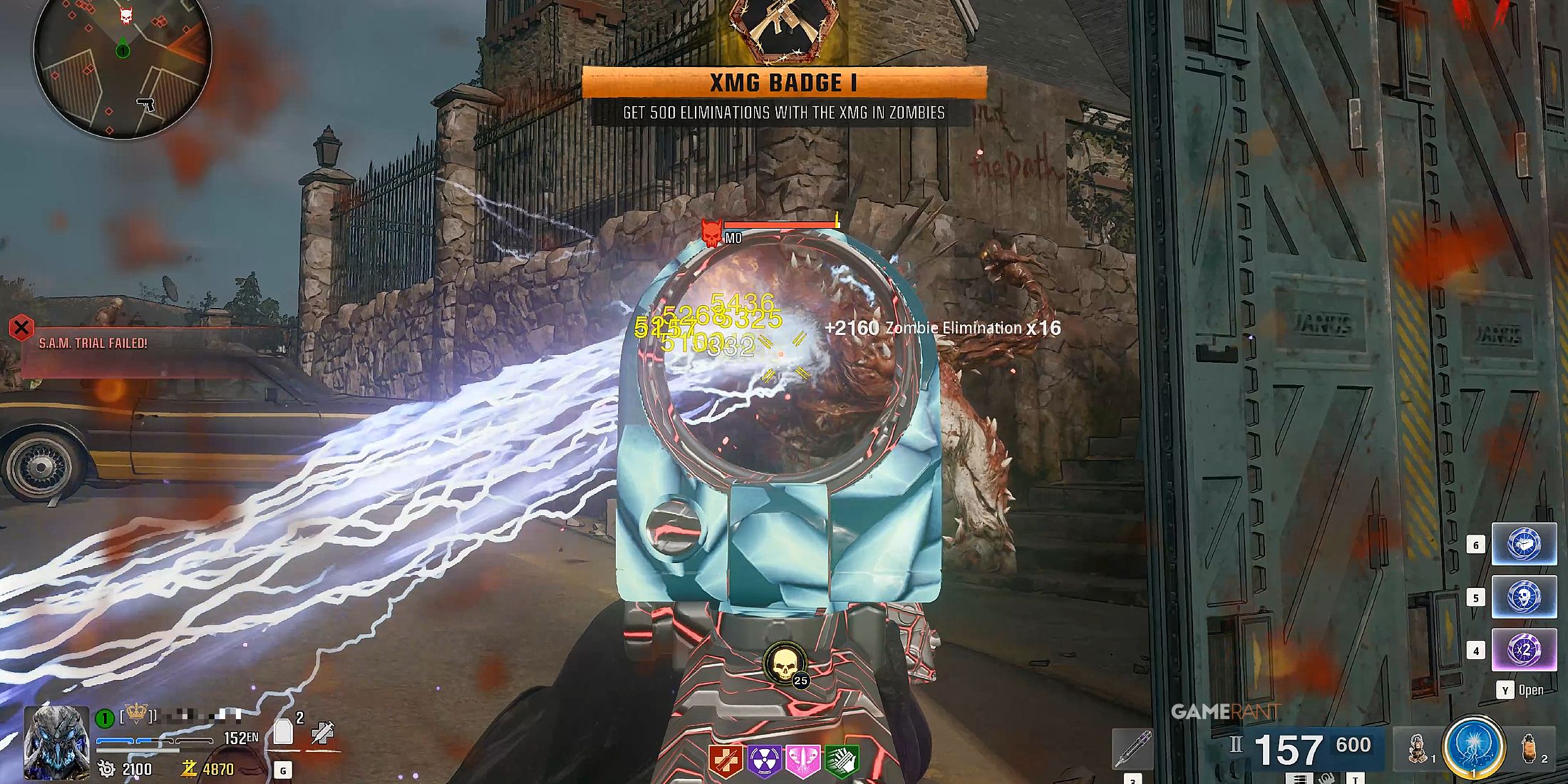1568x784 pixels.
Task: Activate the x2 purple GobbleGum
Action: click(1524, 650)
